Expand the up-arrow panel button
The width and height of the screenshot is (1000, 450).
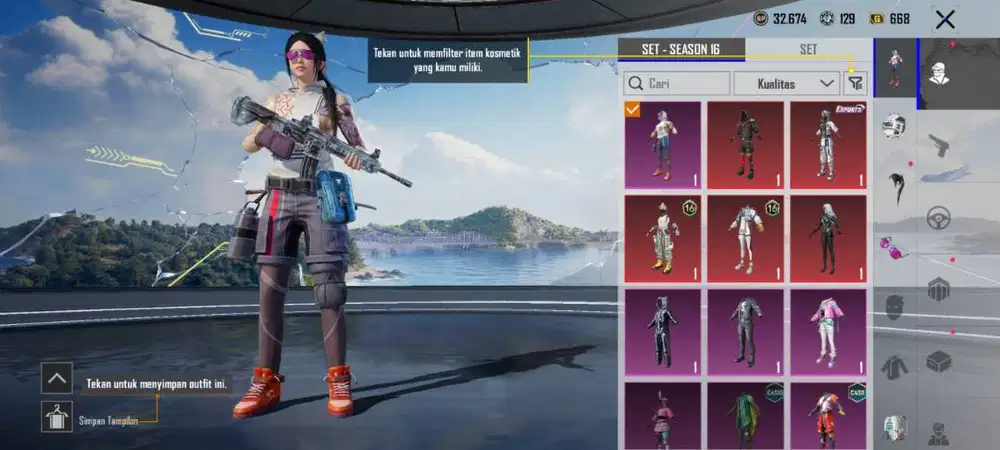coord(57,377)
